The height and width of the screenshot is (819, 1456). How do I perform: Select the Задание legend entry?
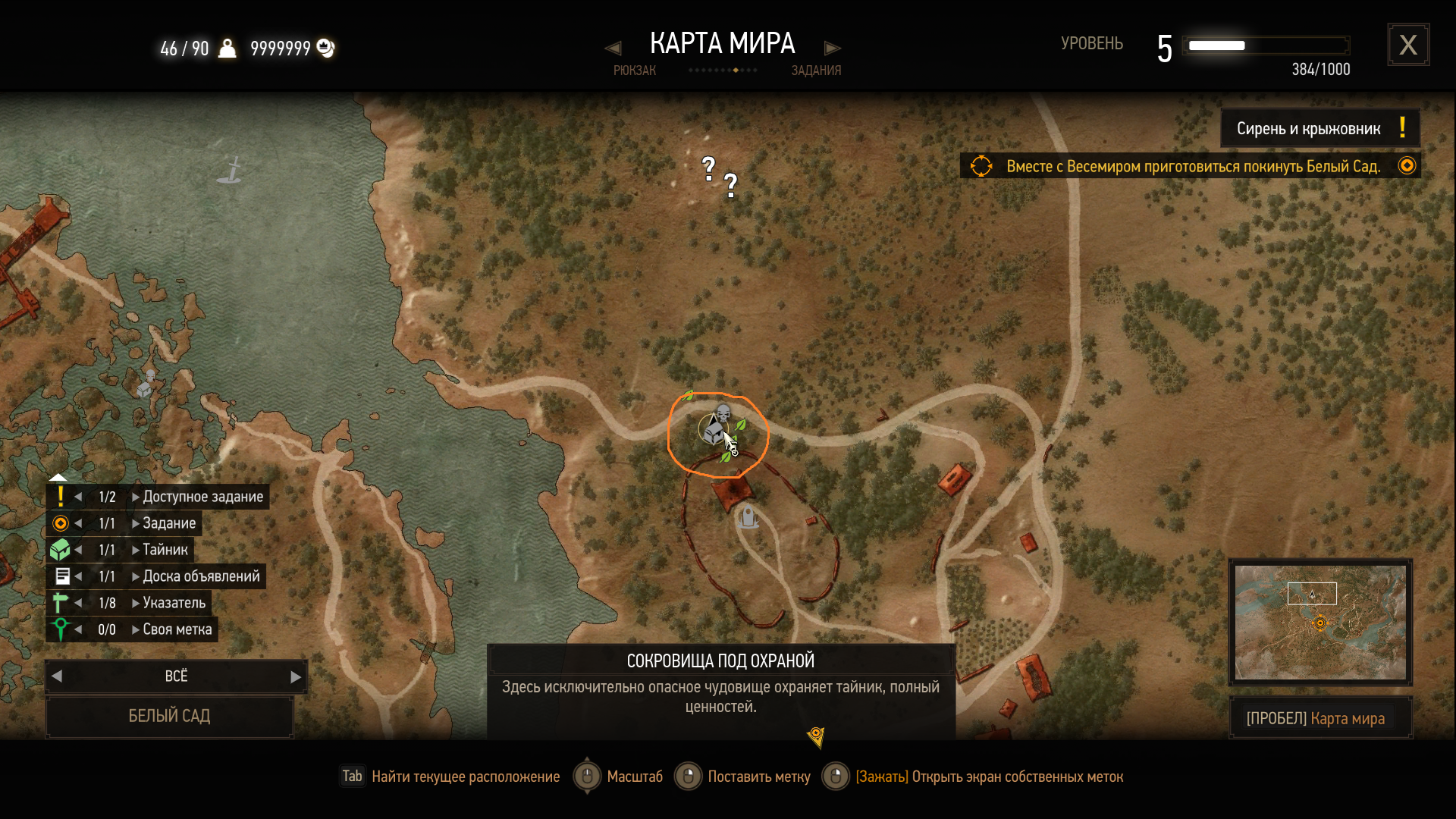pyautogui.click(x=168, y=523)
